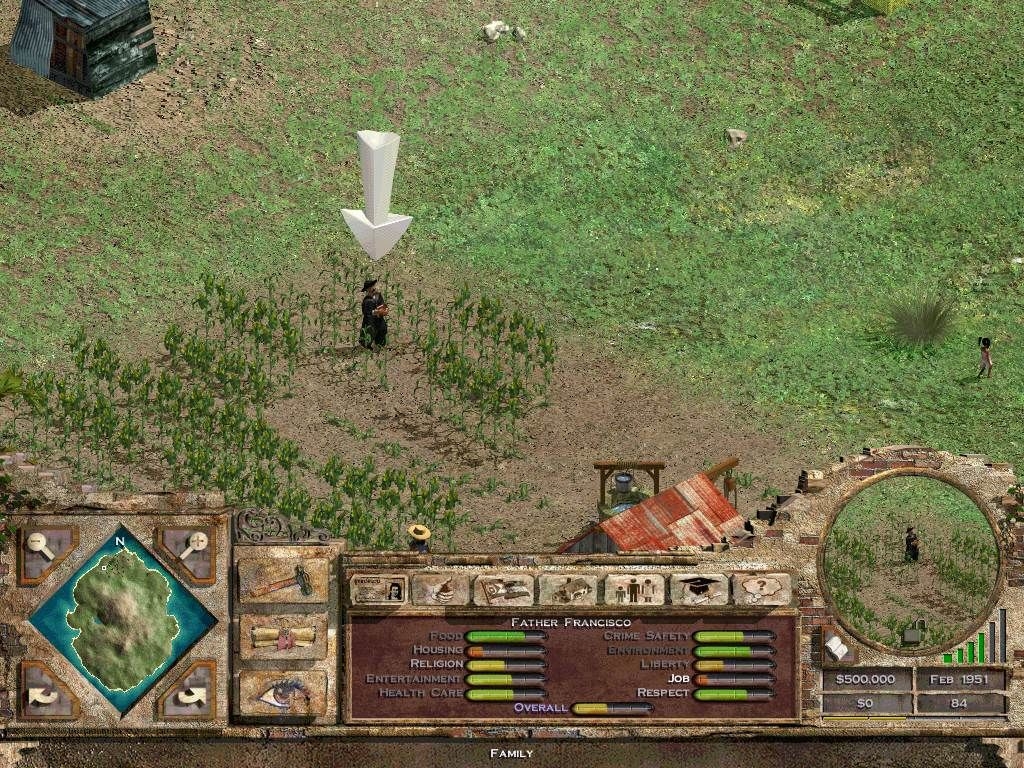The width and height of the screenshot is (1024, 768).
Task: Click the island minimap
Action: click(x=120, y=620)
